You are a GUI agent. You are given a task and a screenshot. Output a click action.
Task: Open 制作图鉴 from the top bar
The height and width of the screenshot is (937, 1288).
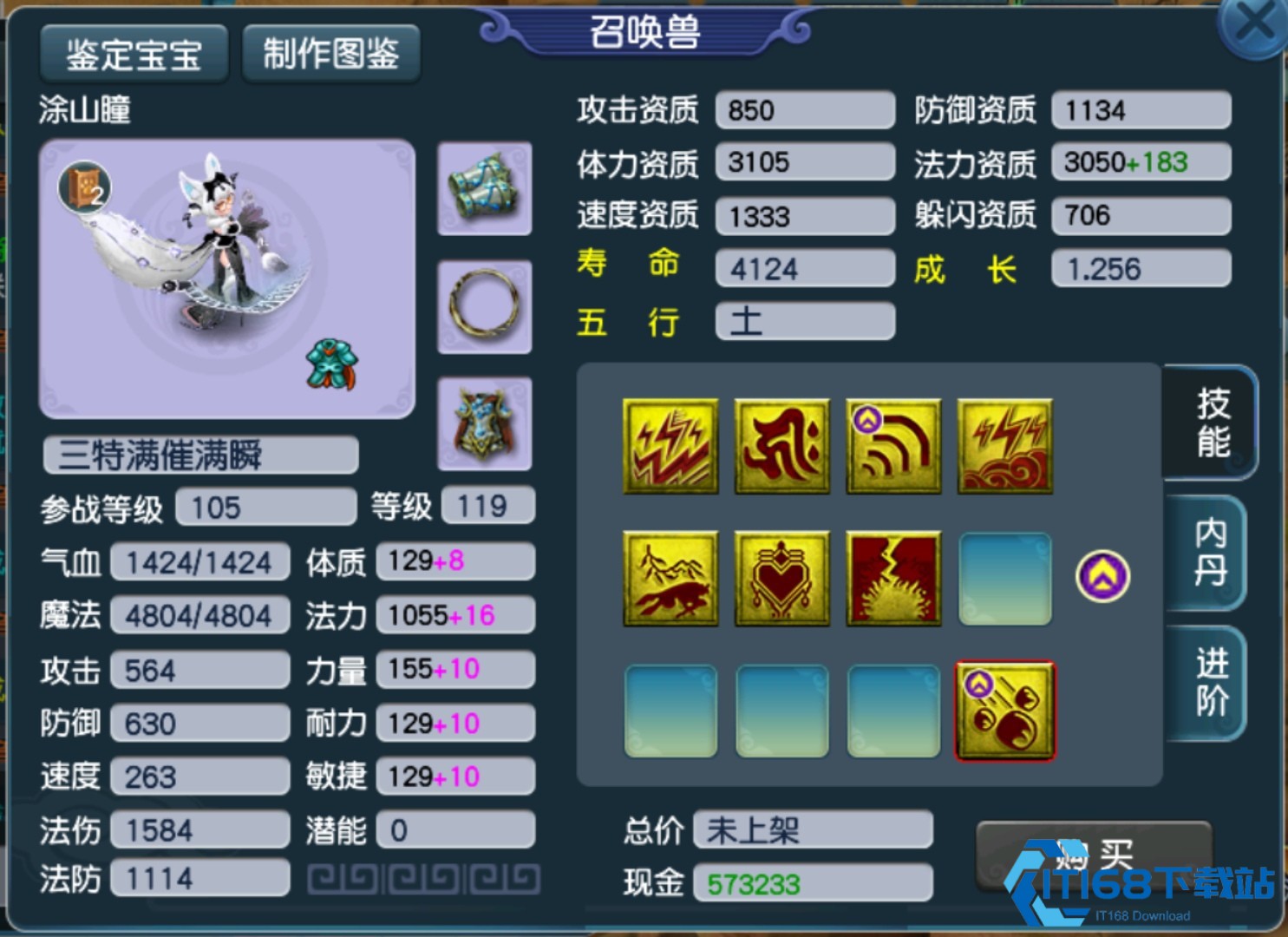pyautogui.click(x=330, y=54)
